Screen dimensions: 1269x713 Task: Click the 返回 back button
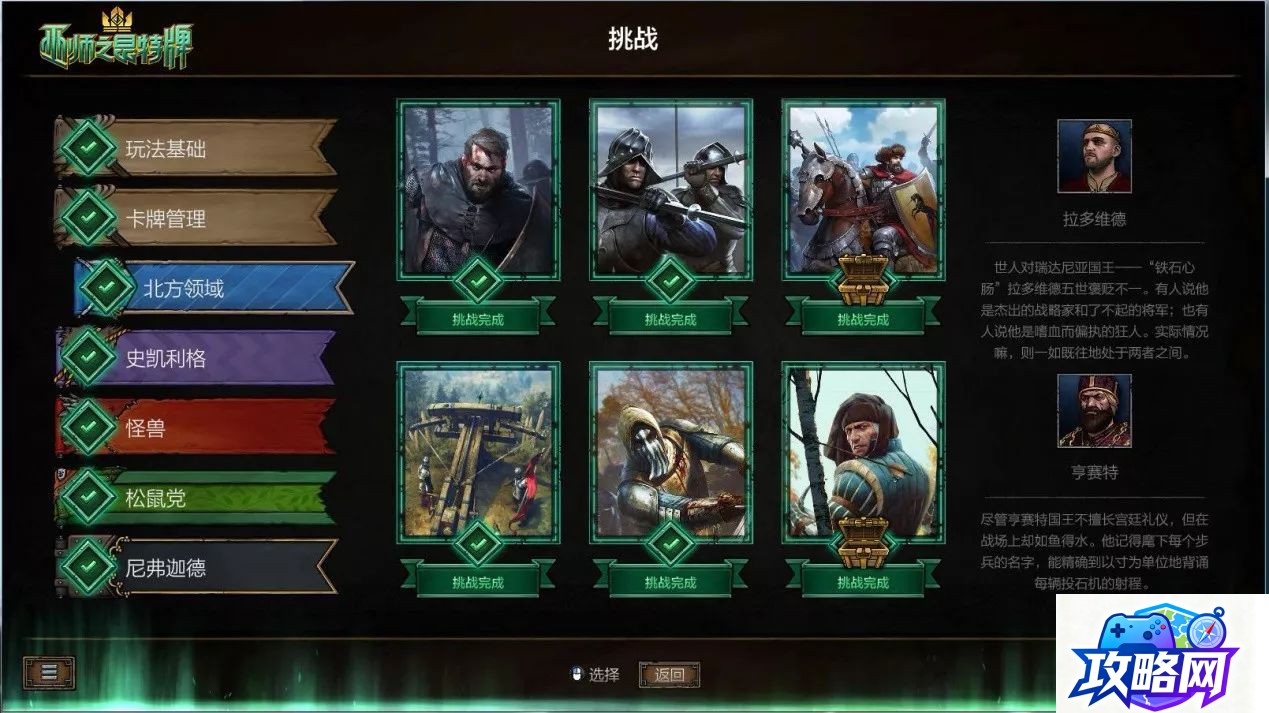pos(669,675)
